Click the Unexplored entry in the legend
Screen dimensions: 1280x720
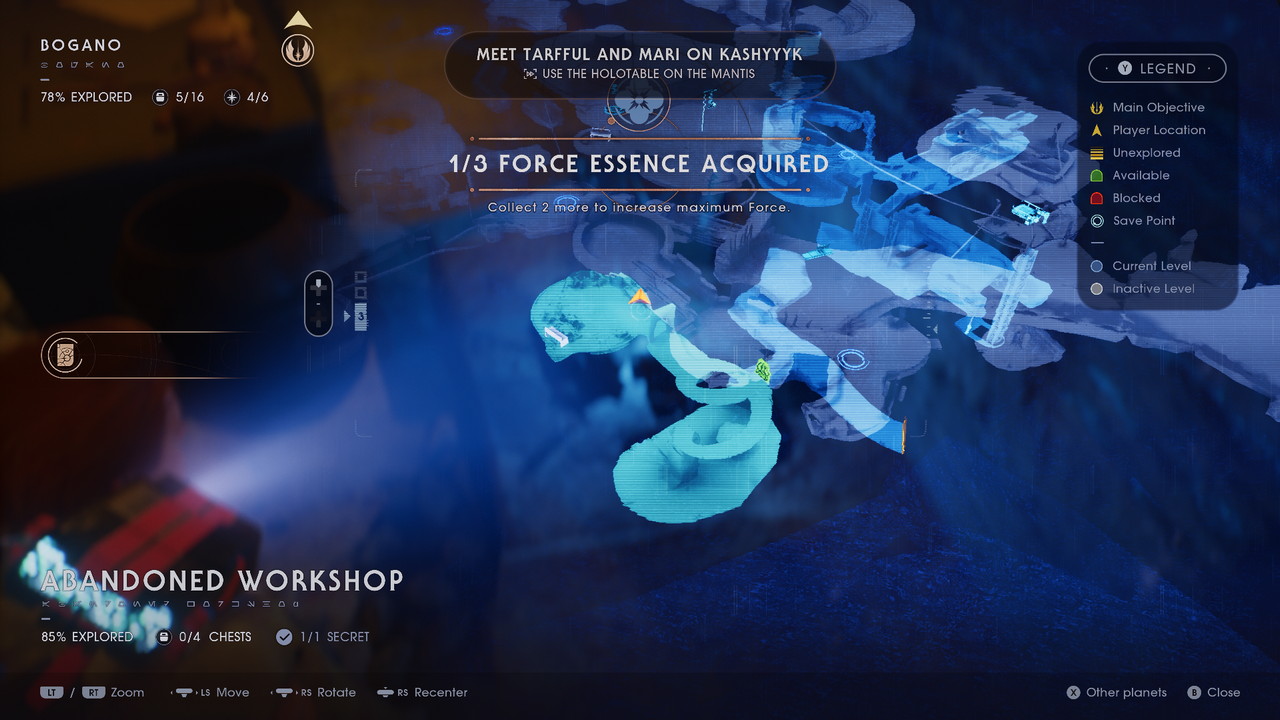[1097, 153]
